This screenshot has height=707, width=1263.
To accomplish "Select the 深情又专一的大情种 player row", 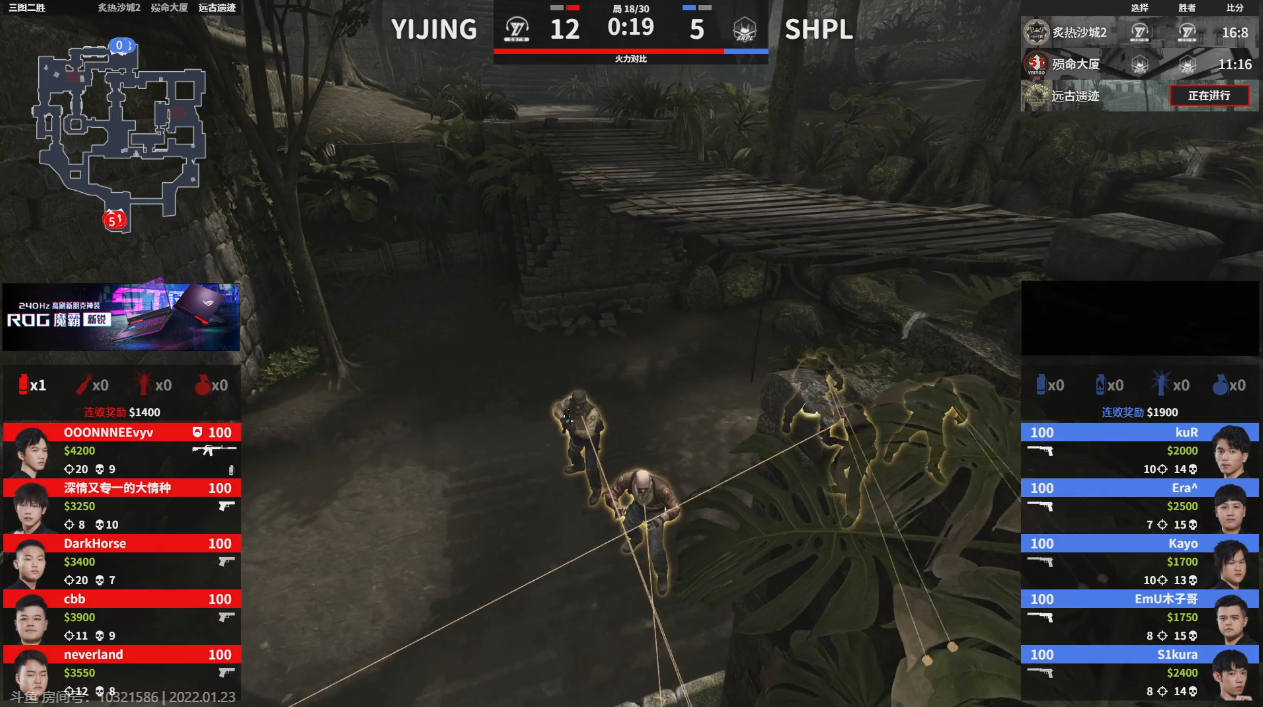I will tap(121, 505).
